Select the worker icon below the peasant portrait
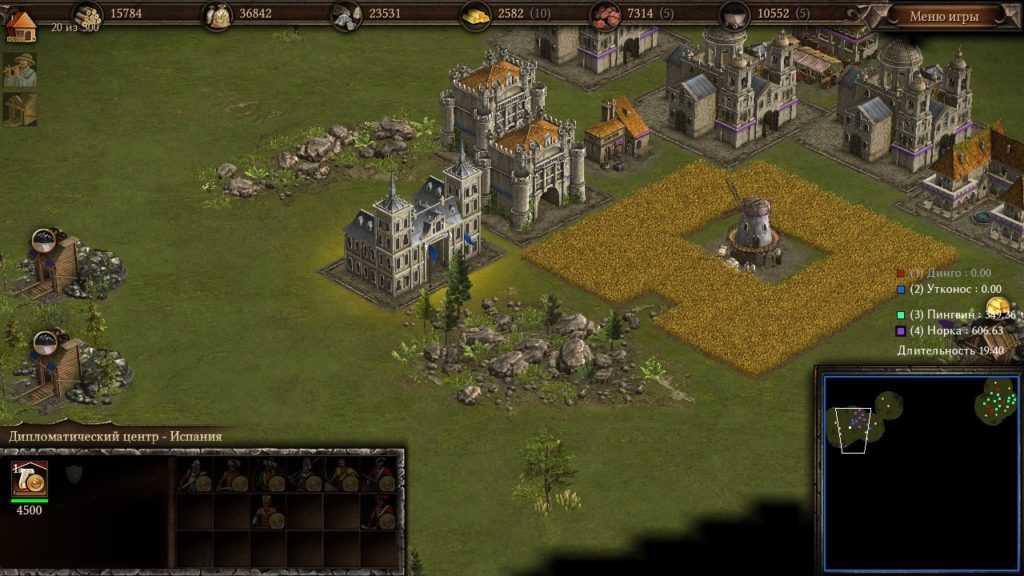This screenshot has height=576, width=1024. pyautogui.click(x=20, y=109)
